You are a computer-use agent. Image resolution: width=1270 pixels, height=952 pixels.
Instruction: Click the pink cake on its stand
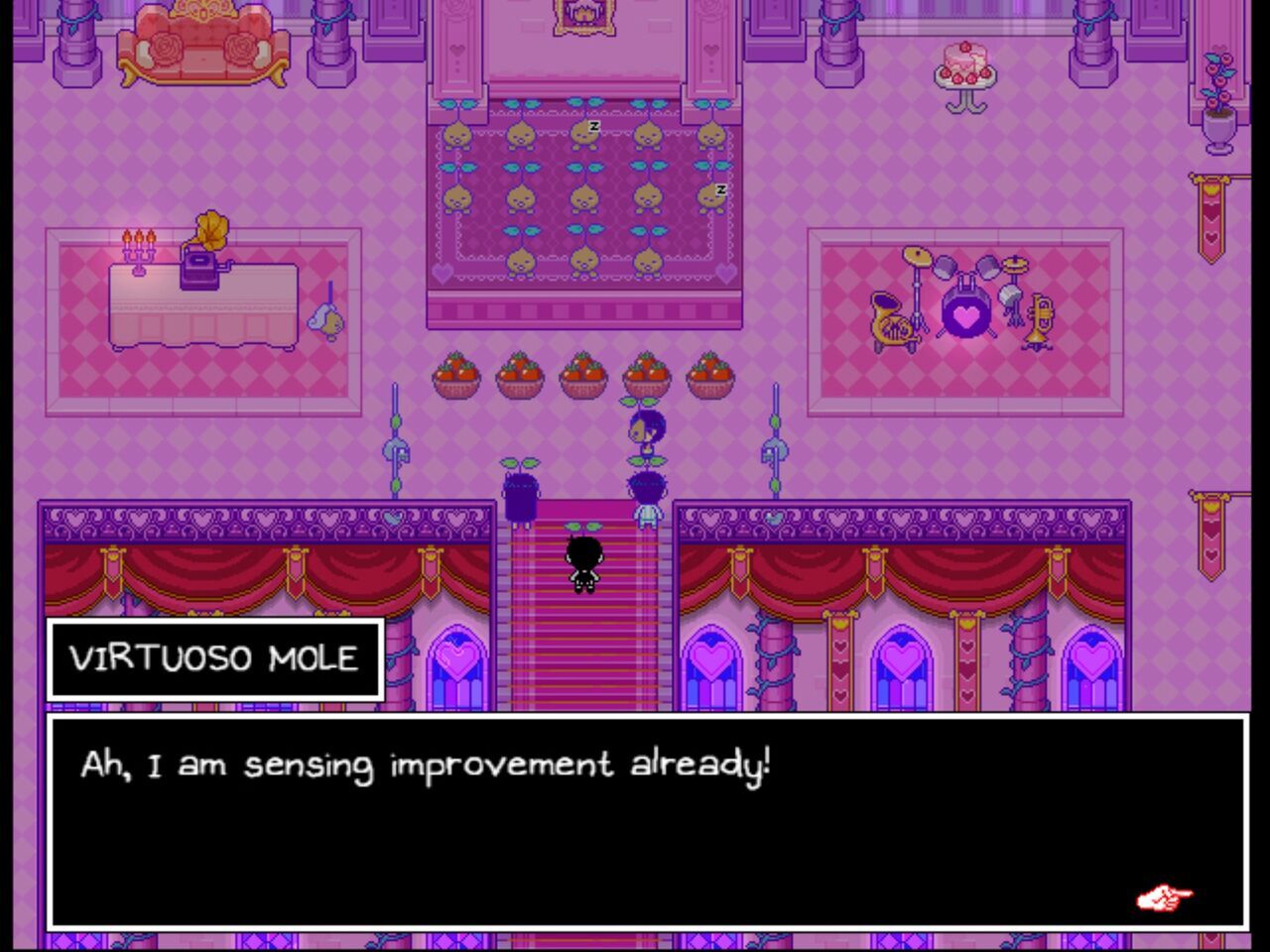966,61
